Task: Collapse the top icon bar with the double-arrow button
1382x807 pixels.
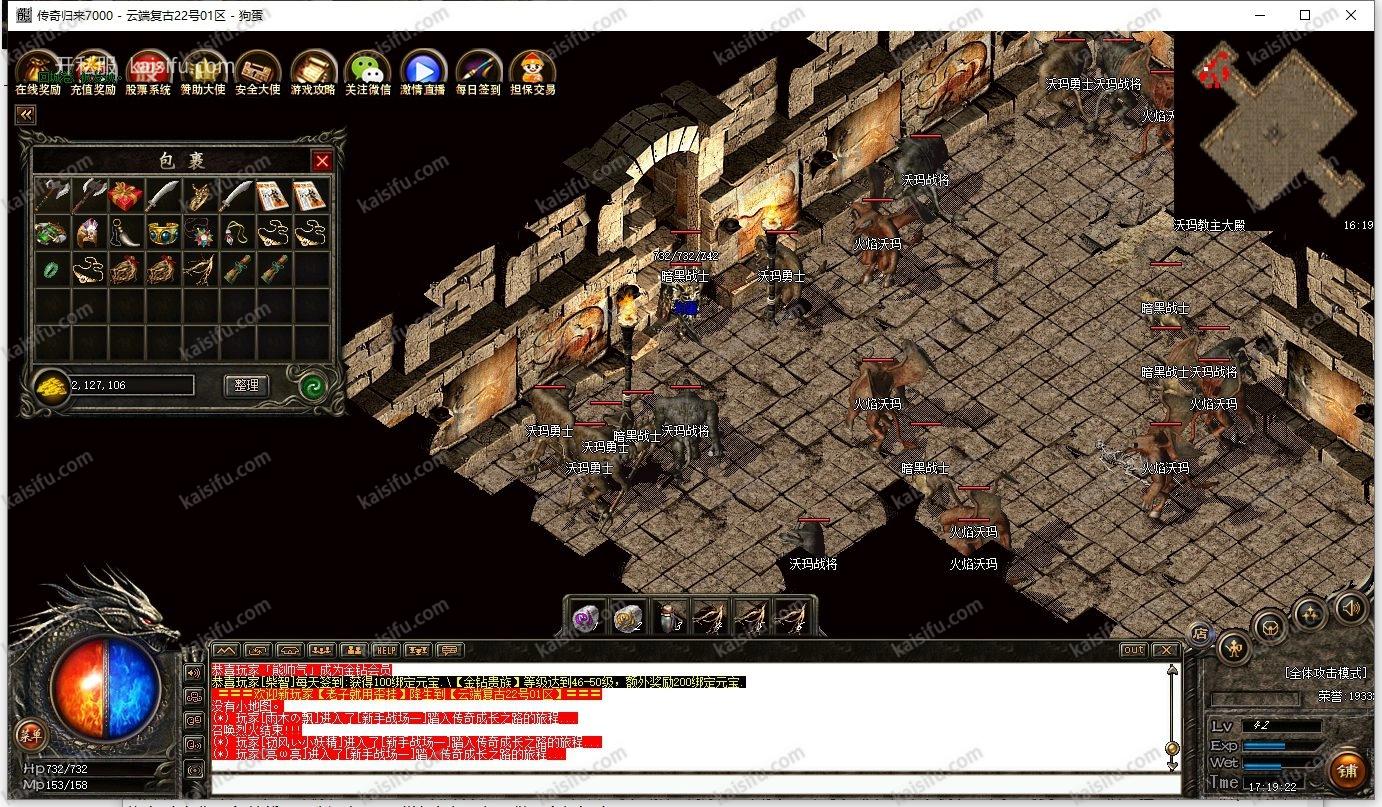Action: point(25,115)
